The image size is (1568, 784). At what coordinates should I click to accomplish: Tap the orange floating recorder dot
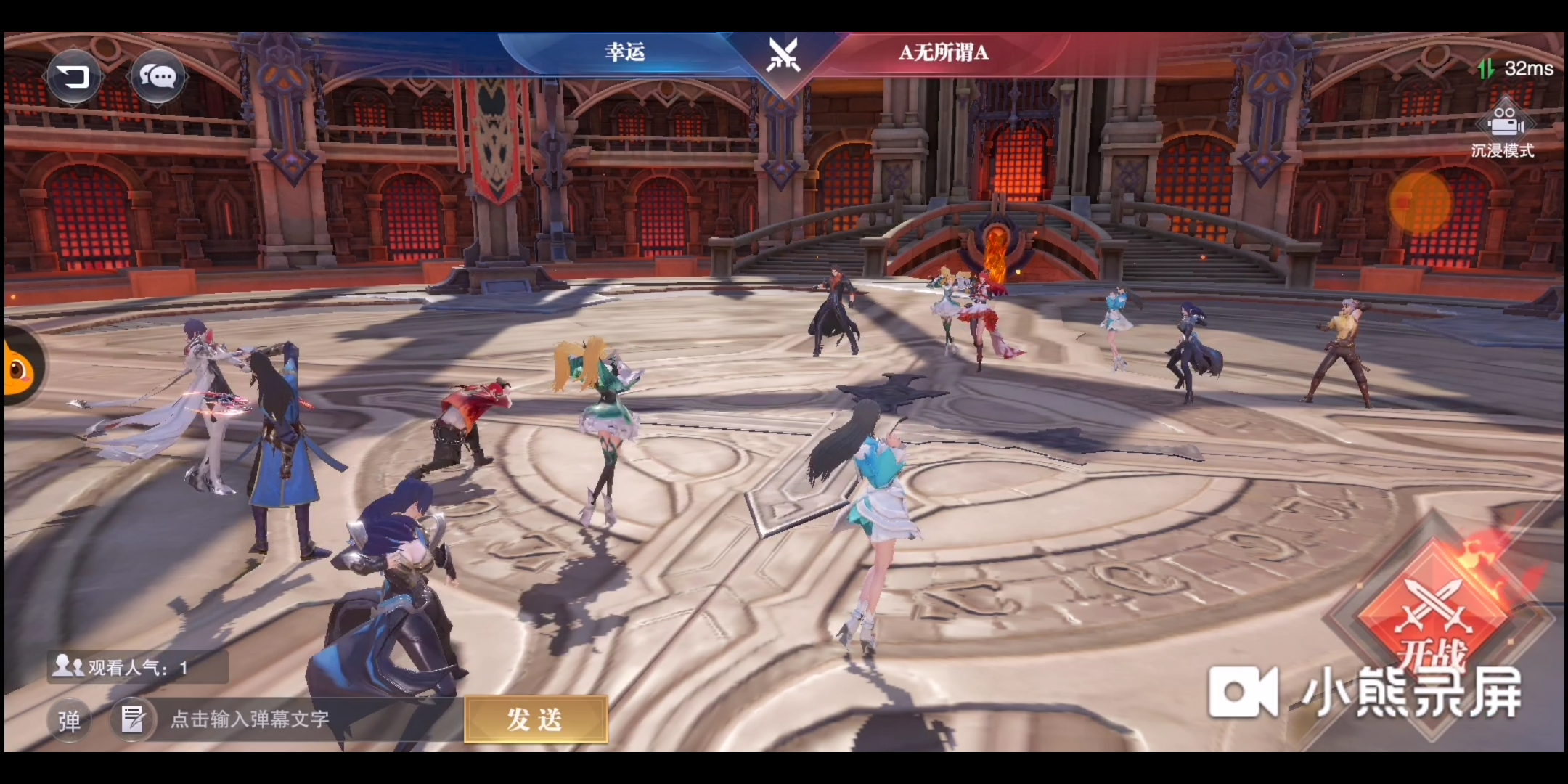click(x=1420, y=203)
